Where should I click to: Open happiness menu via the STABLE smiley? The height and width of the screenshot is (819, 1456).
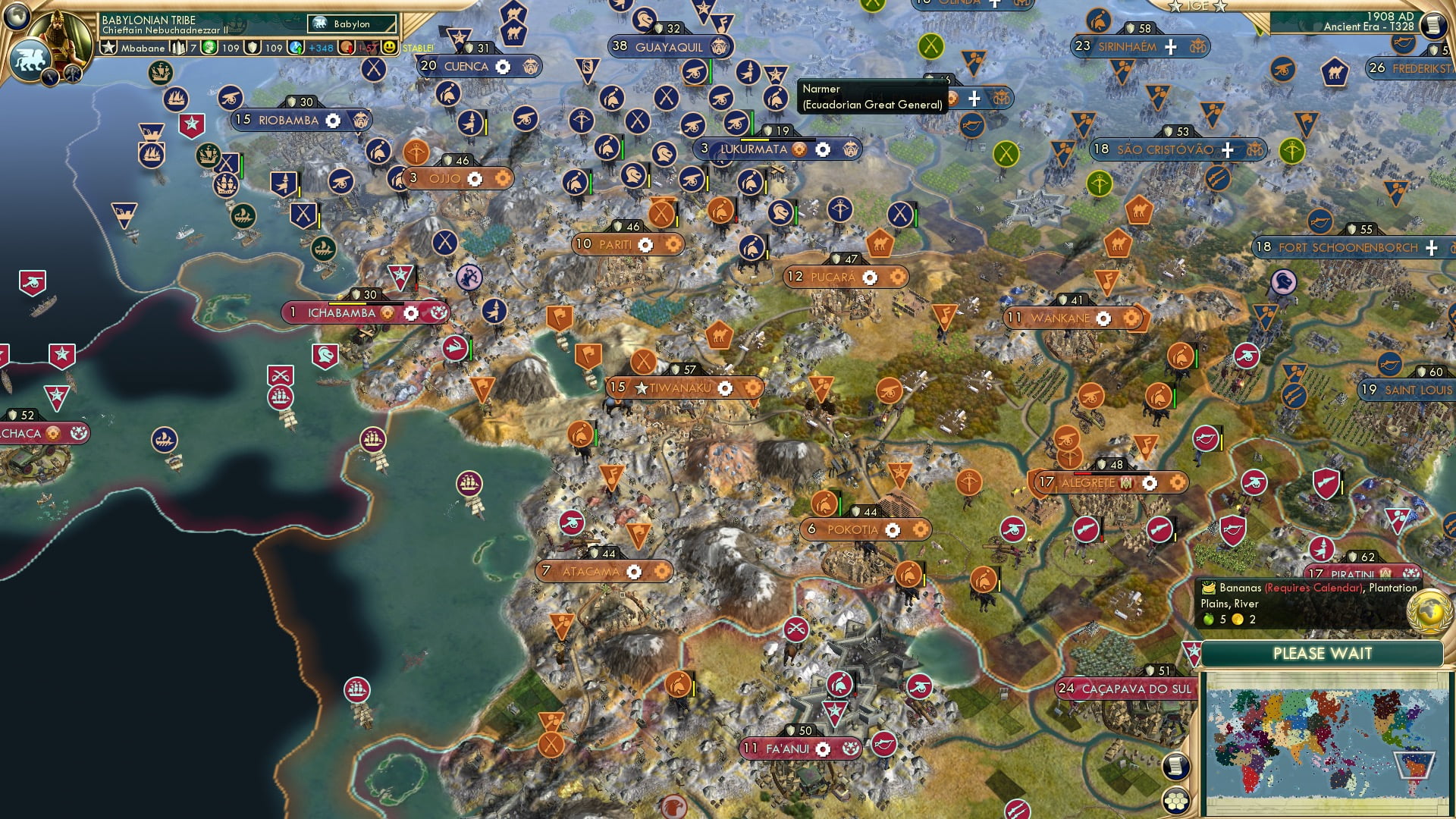(389, 48)
